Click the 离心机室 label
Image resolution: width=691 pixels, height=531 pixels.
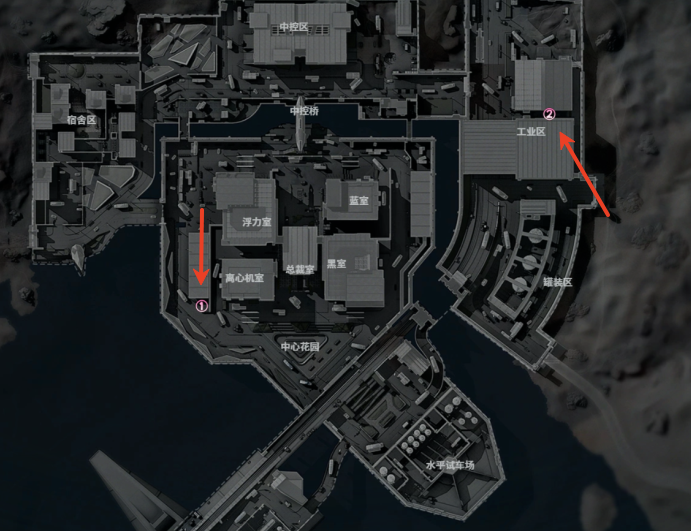[243, 278]
